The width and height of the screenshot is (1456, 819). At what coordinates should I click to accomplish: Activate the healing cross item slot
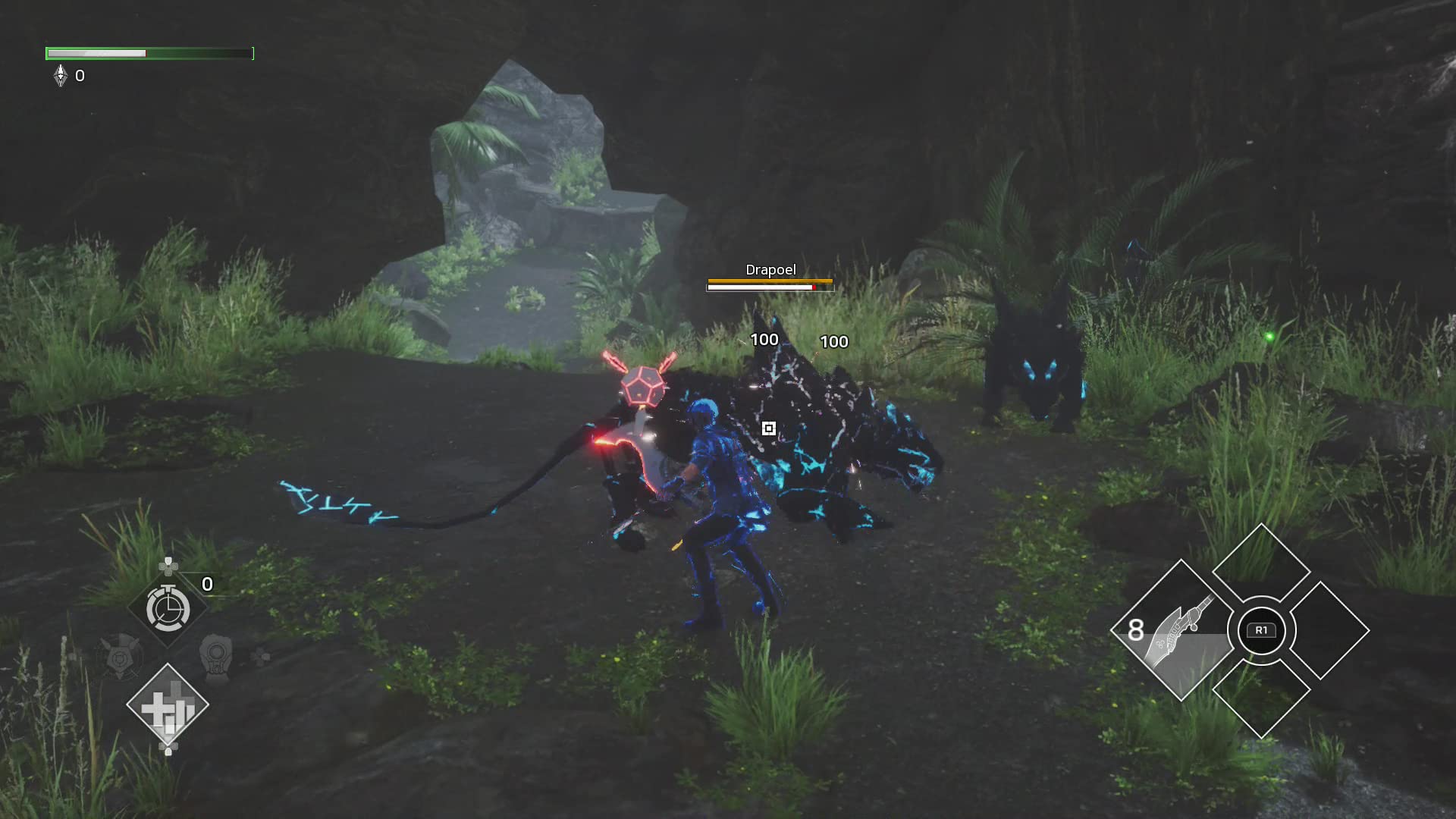tap(168, 707)
